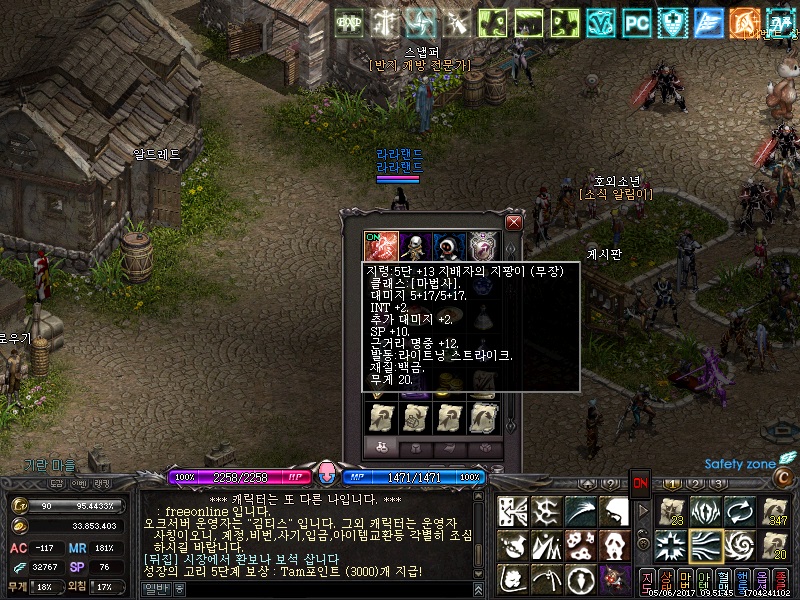
Task: Toggle the red ON switch above the hotbar
Action: coord(640,482)
